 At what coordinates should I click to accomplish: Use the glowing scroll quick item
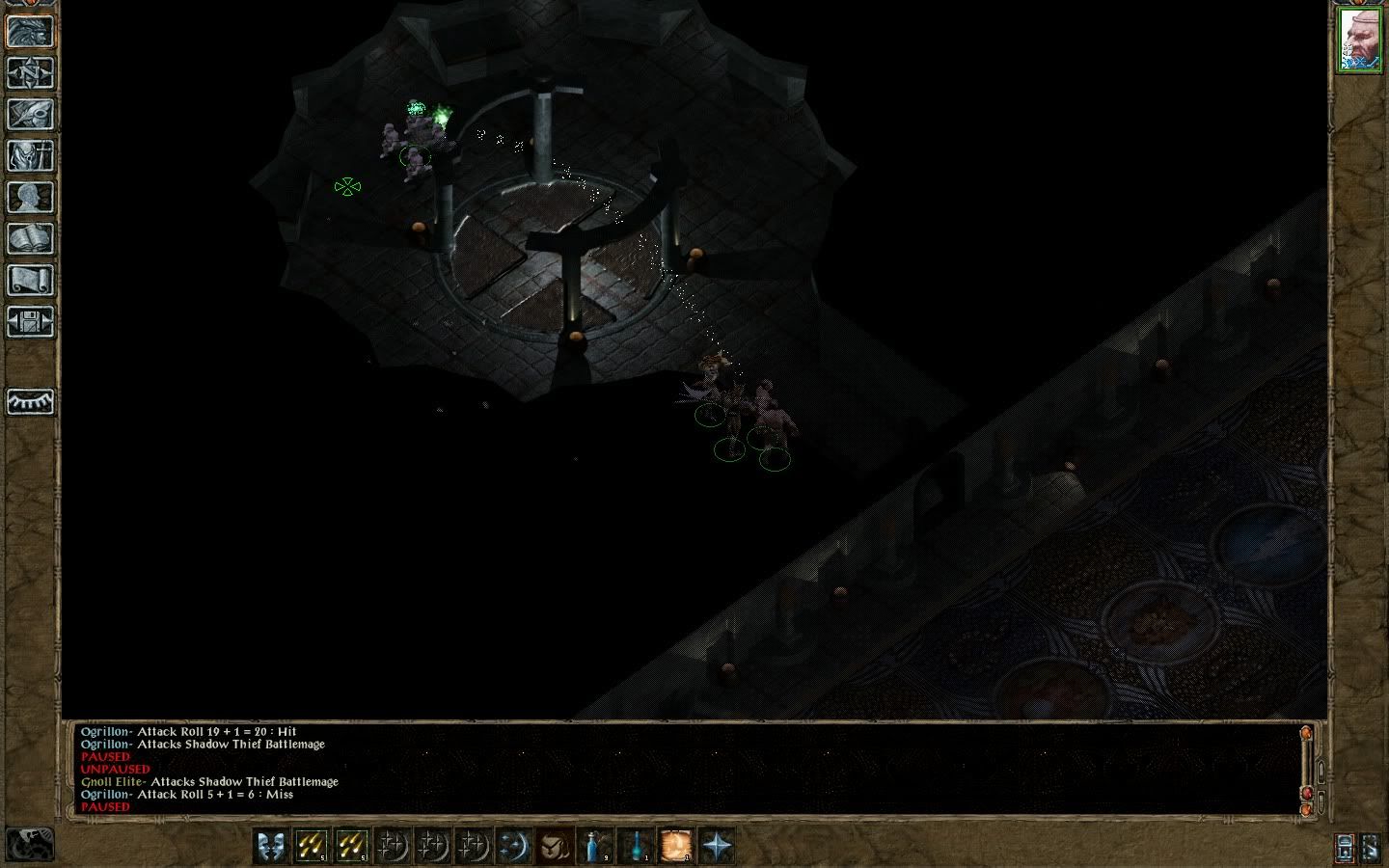coord(676,847)
